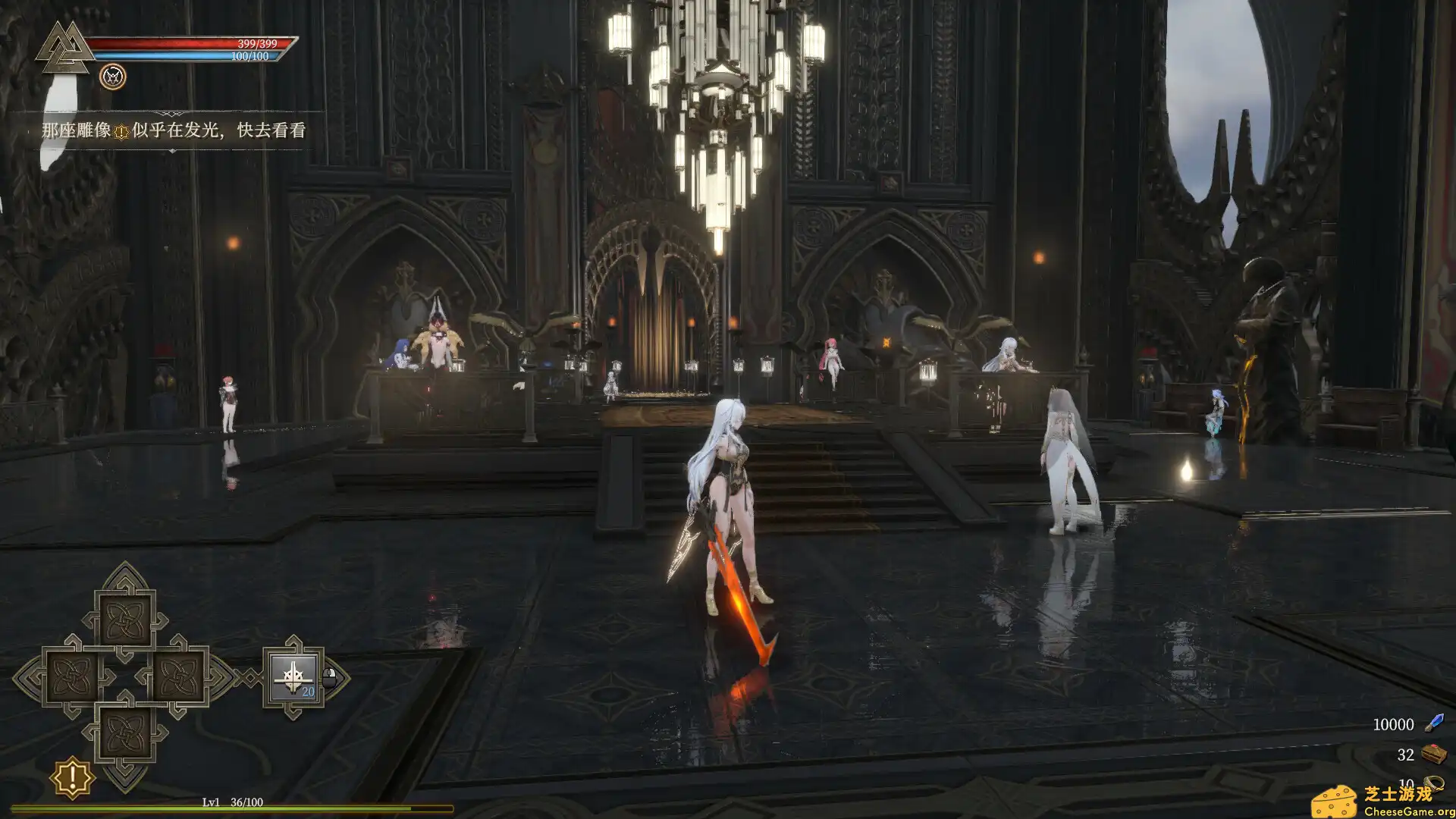Activate the weapon skill slot costing 20
1456x819 pixels.
click(x=294, y=677)
